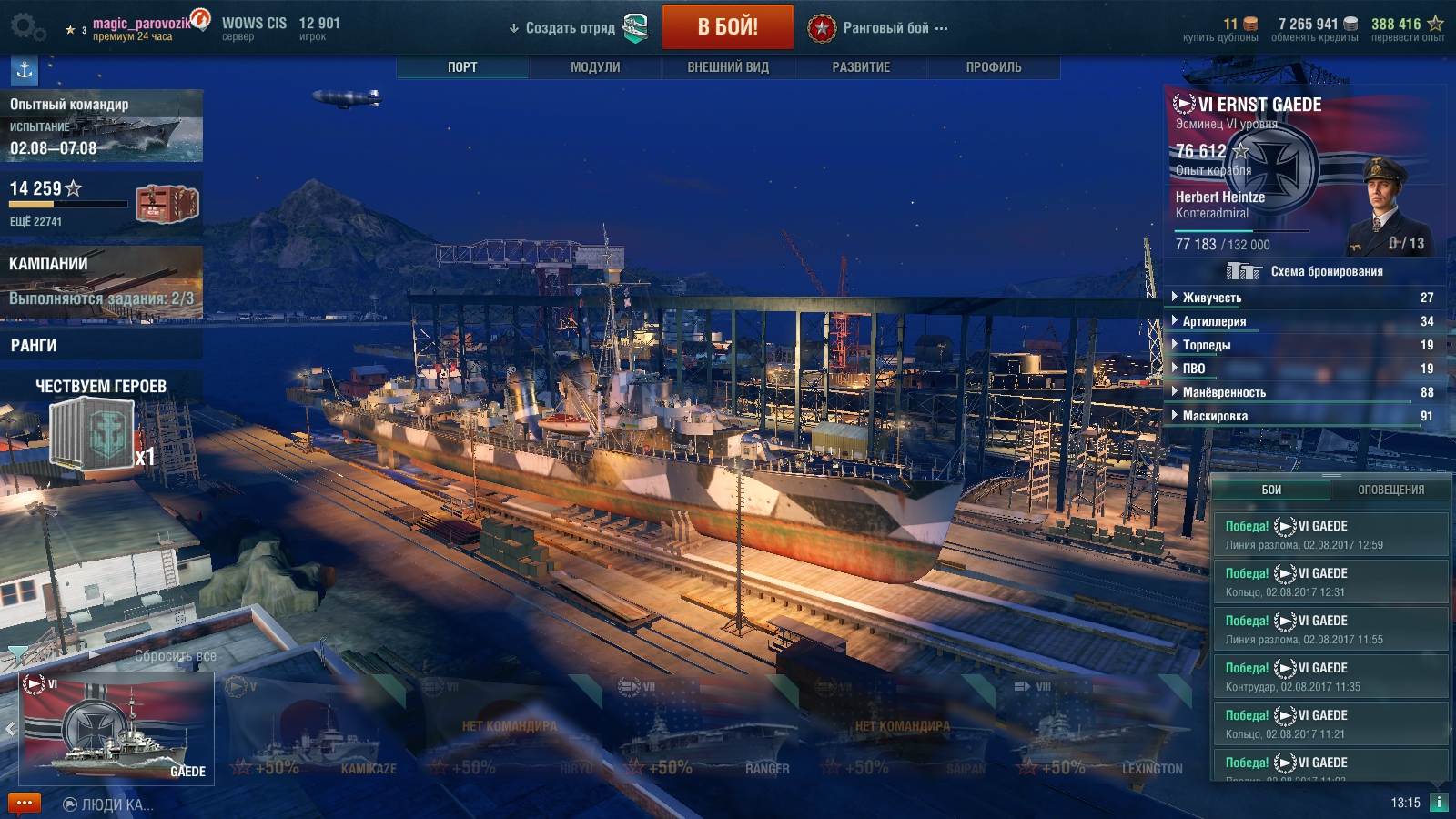Screen dimensions: 1456x819
Task: Open the ВНЕШНИЙ ВИД tab
Action: click(728, 67)
